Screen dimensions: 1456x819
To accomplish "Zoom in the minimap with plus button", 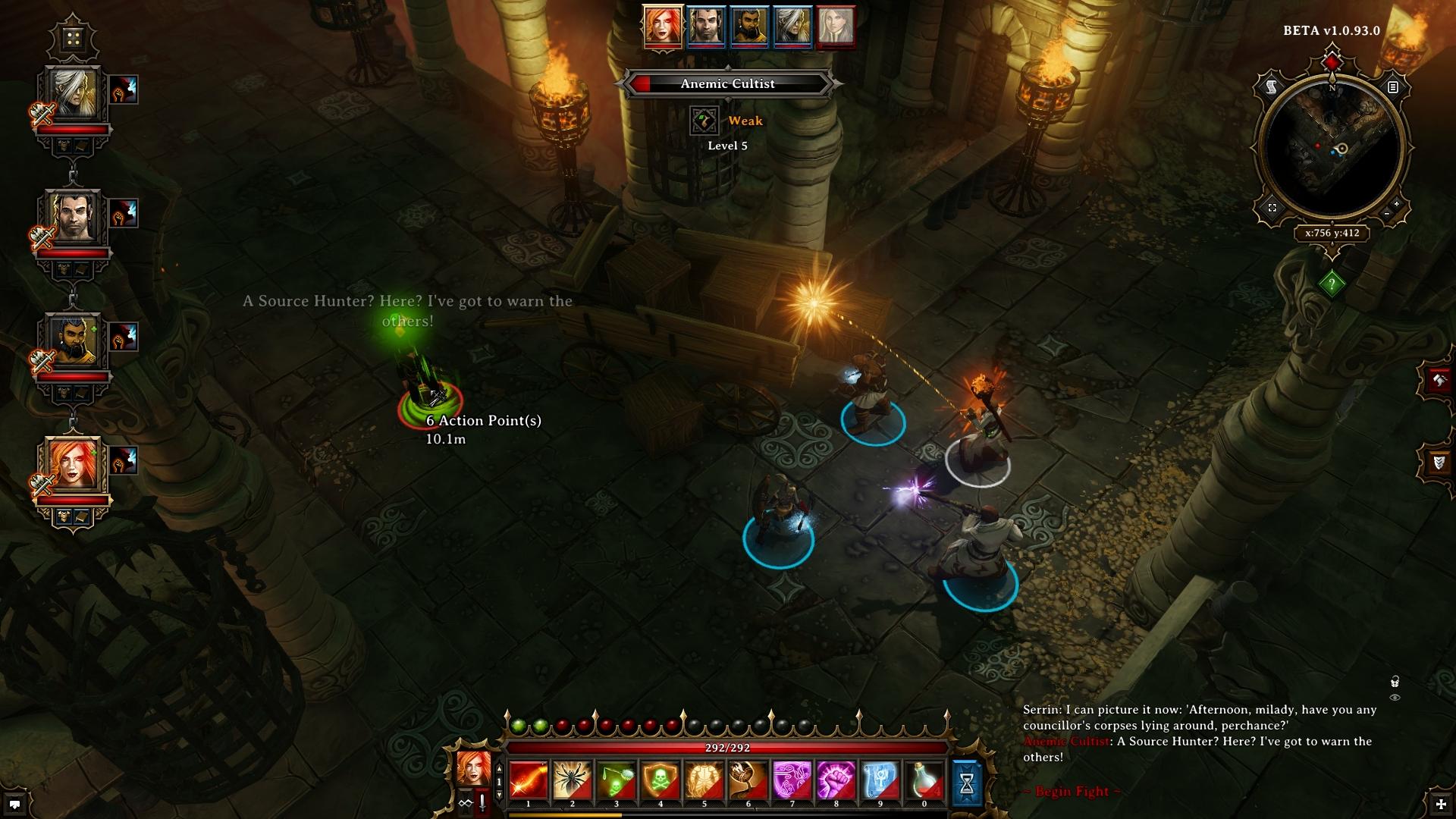I will (x=1398, y=205).
